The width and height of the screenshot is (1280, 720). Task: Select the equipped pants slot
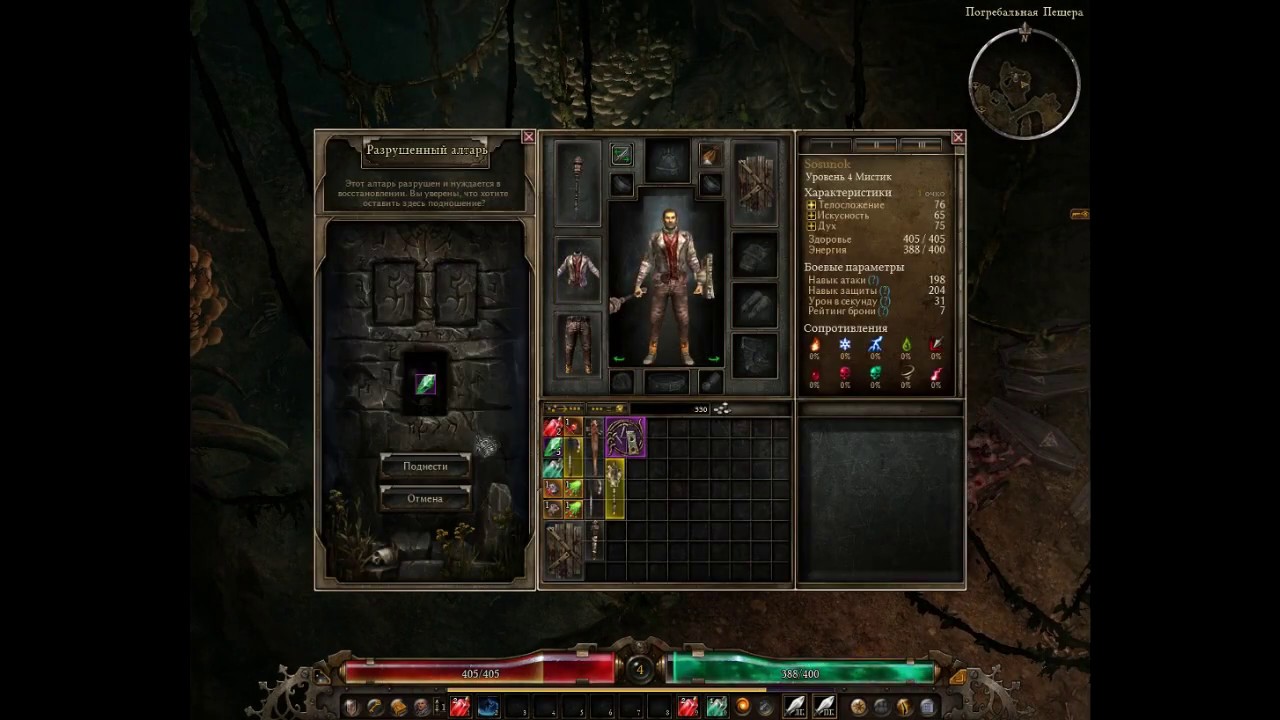click(x=578, y=344)
